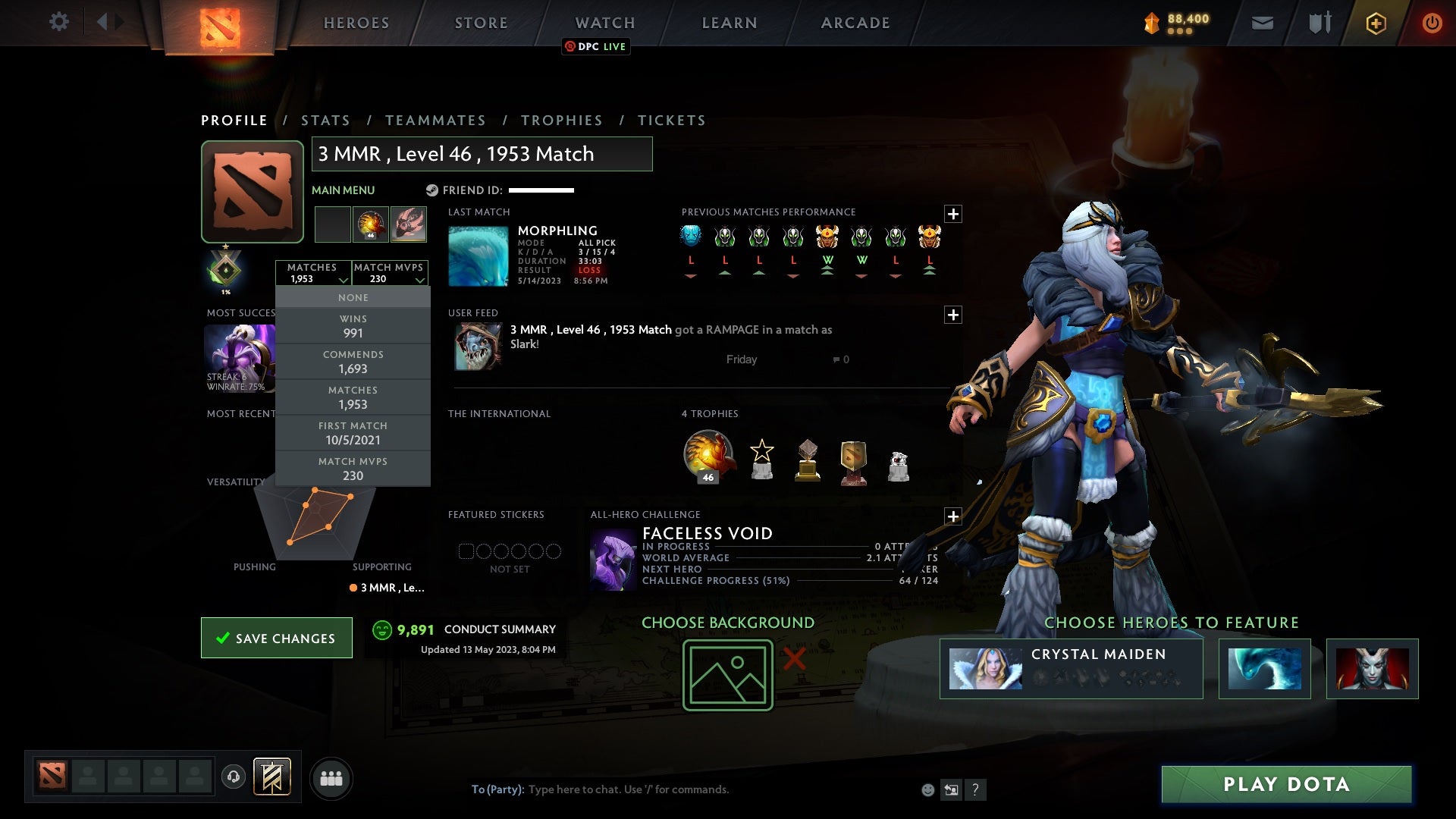The height and width of the screenshot is (819, 1456).
Task: Show the Trophies tab
Action: 561,121
